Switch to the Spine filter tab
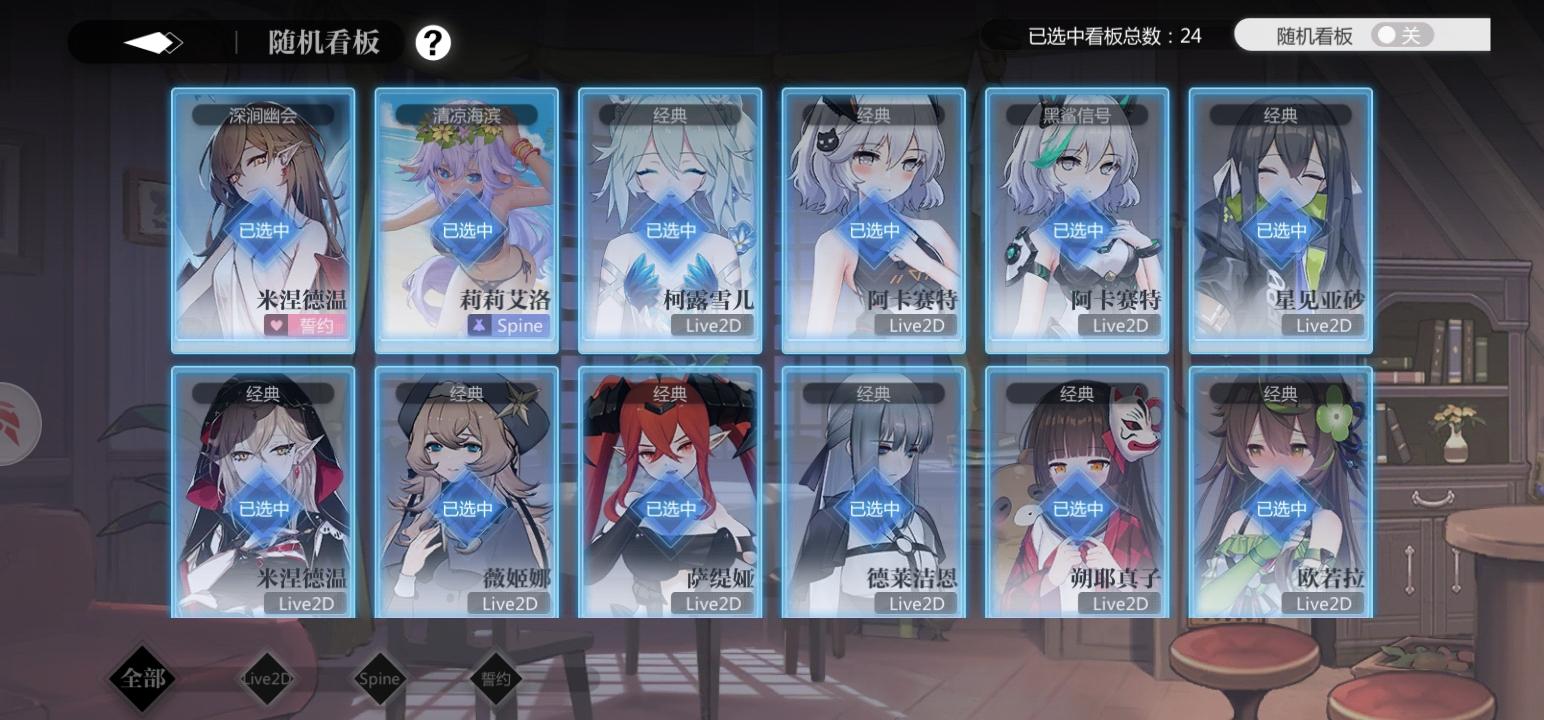Image resolution: width=1544 pixels, height=720 pixels. (x=377, y=678)
